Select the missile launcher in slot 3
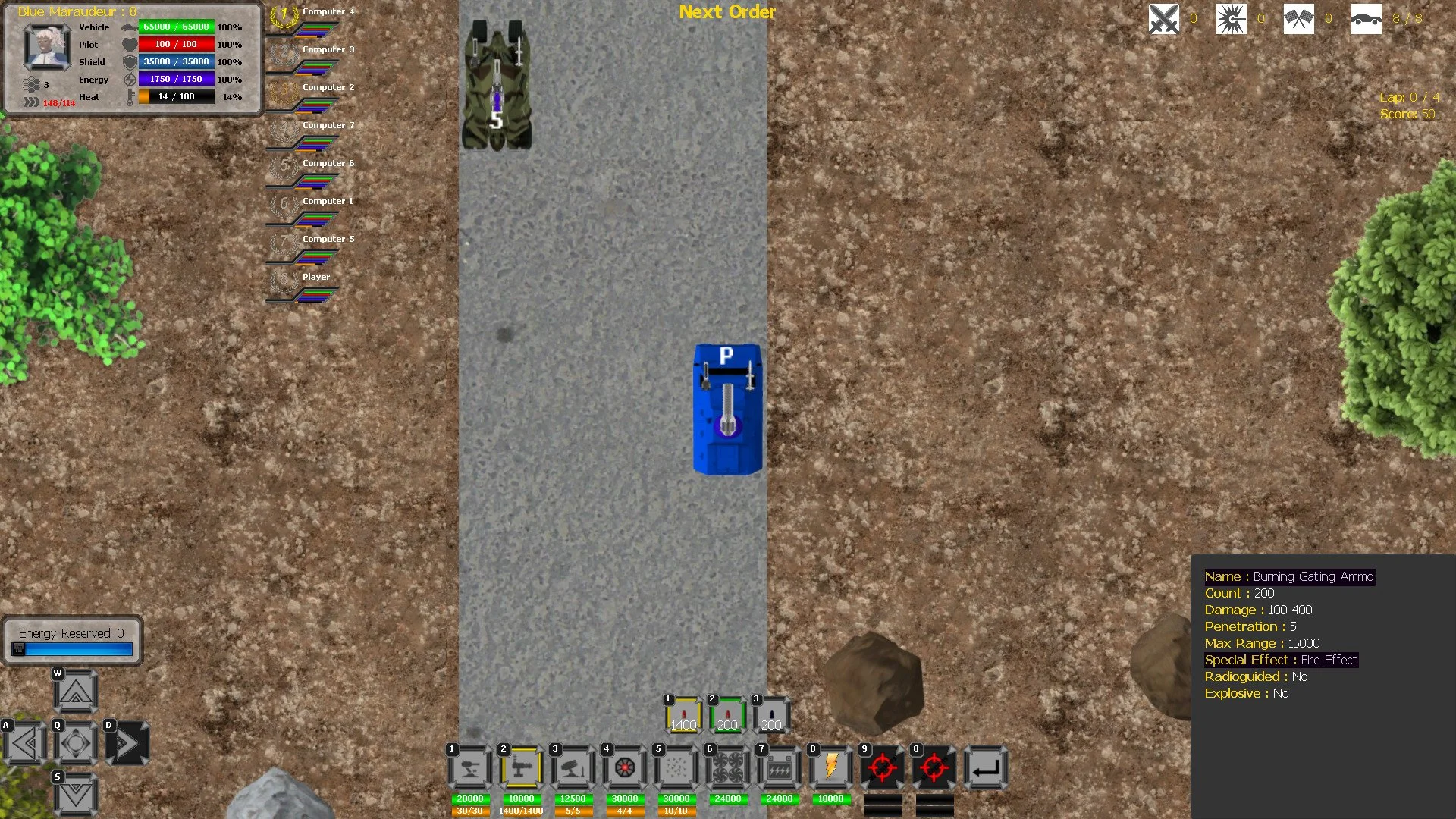 (x=573, y=767)
